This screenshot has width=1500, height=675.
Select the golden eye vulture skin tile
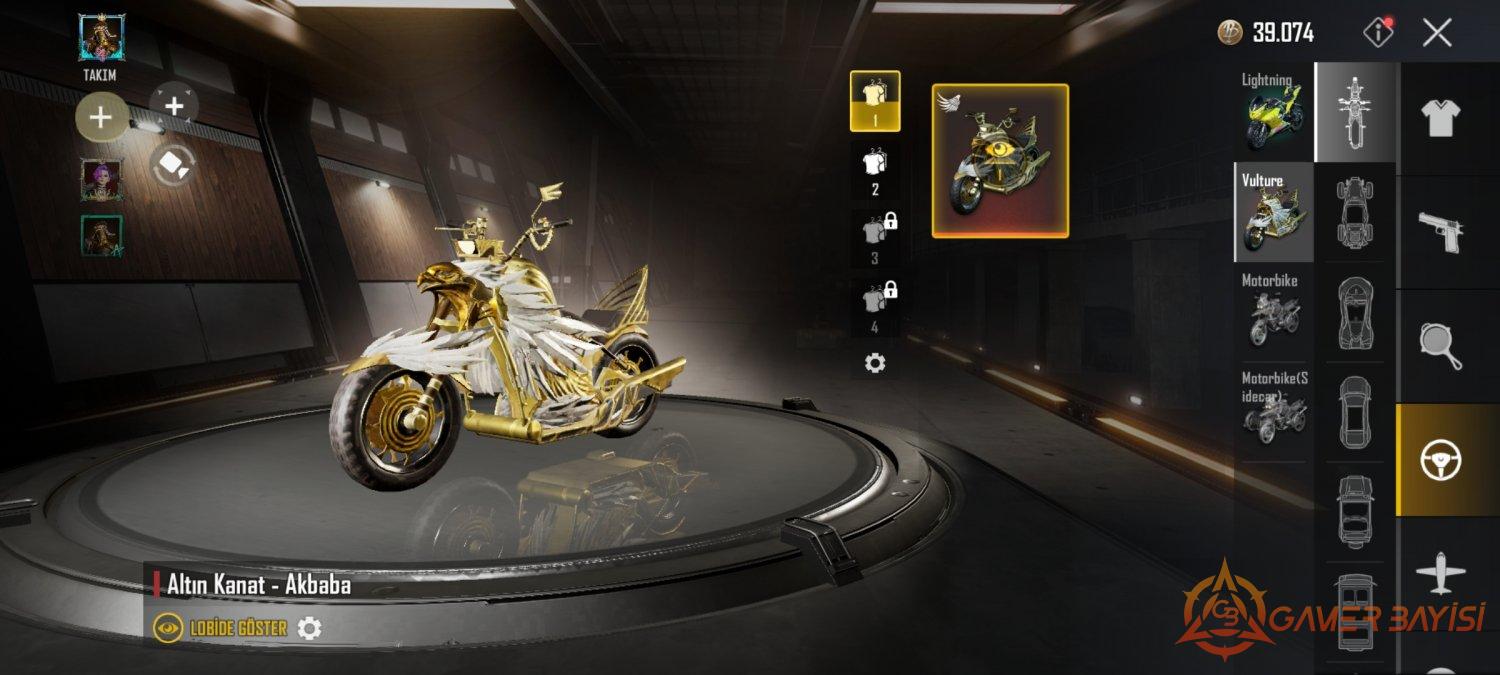(1000, 161)
